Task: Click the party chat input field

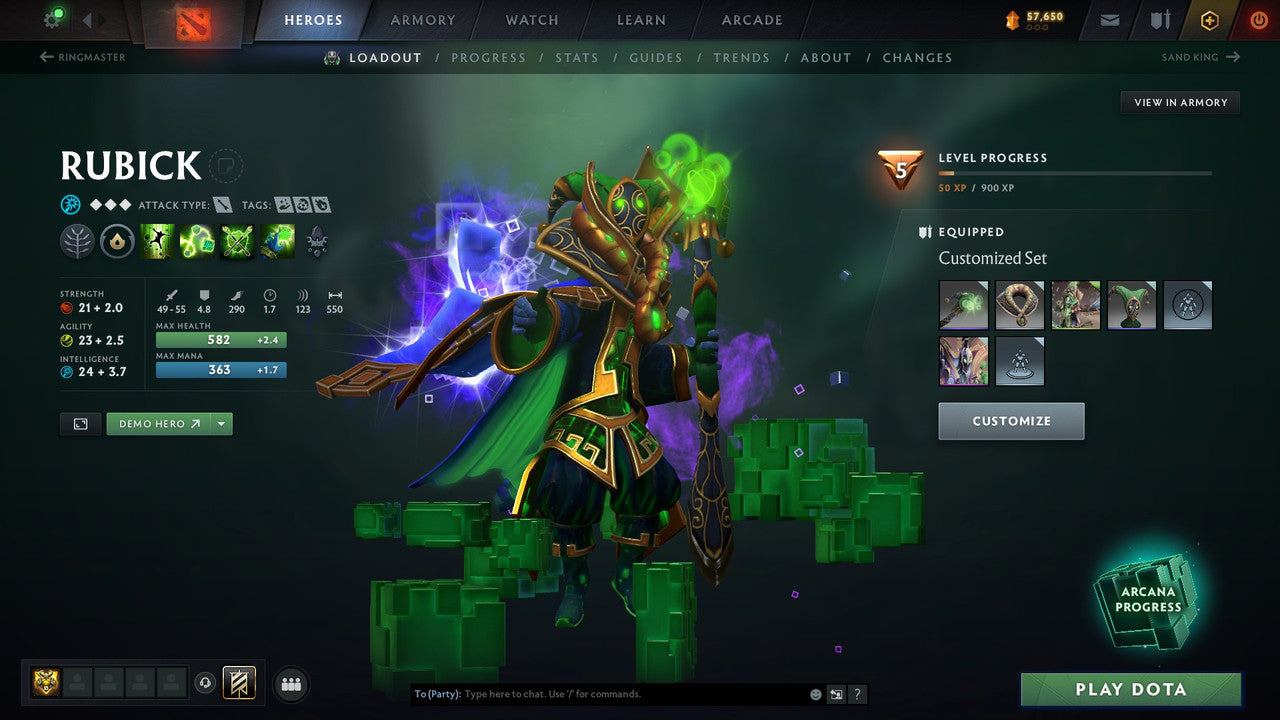Action: [600, 693]
